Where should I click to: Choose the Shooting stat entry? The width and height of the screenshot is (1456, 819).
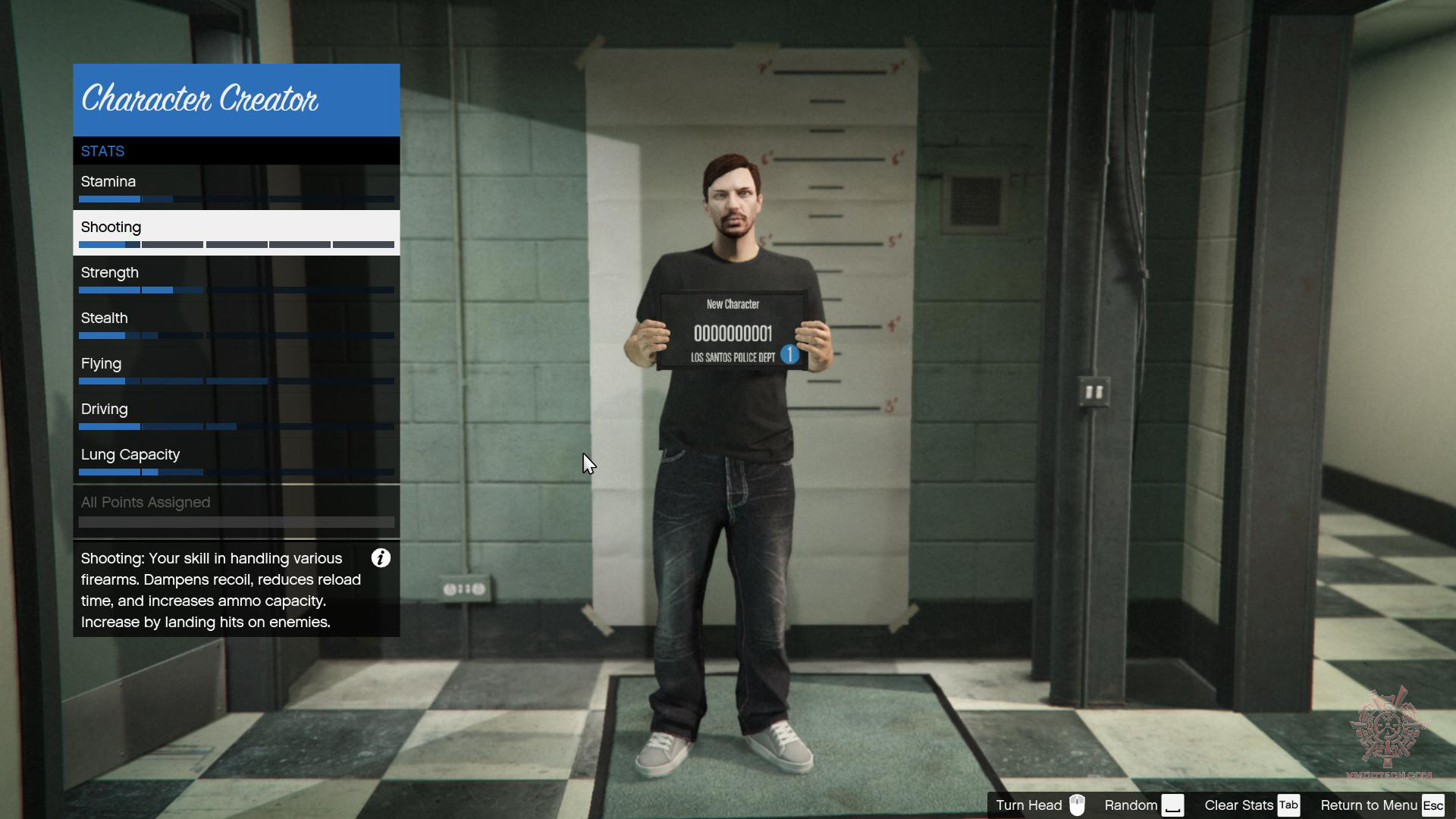[x=236, y=233]
